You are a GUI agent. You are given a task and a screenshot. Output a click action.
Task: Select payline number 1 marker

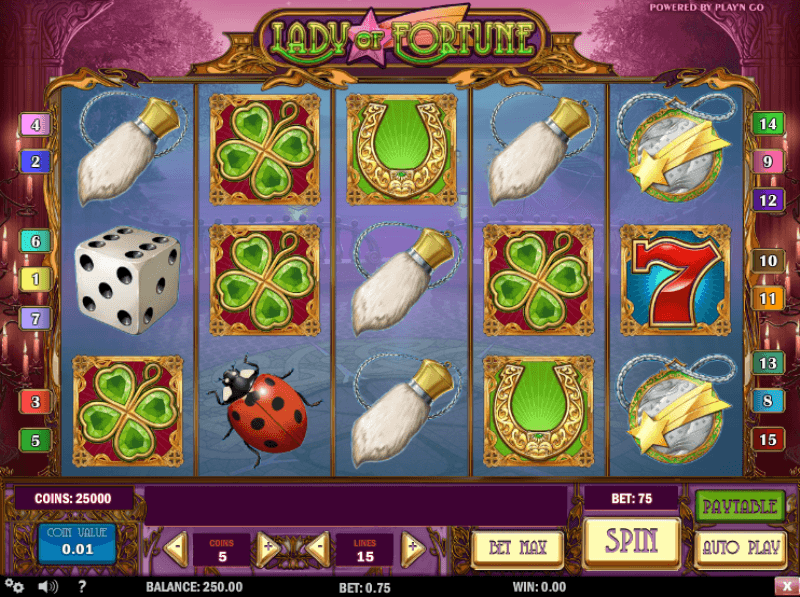pos(35,279)
